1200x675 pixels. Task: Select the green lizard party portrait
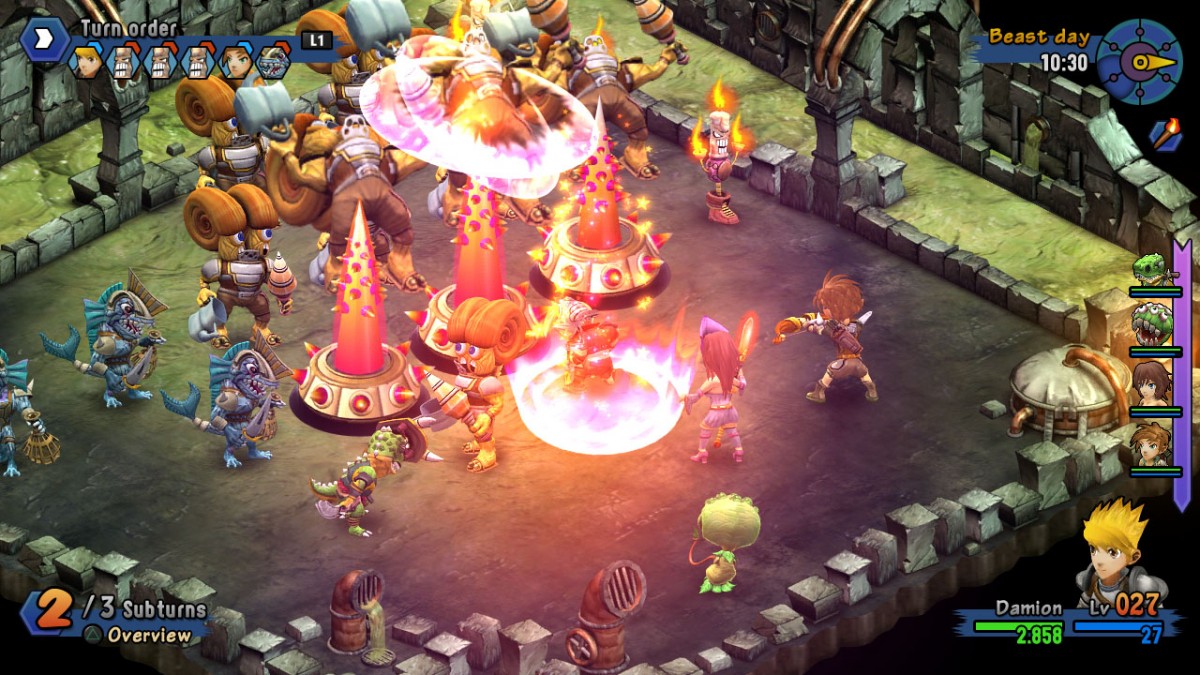coord(1153,270)
